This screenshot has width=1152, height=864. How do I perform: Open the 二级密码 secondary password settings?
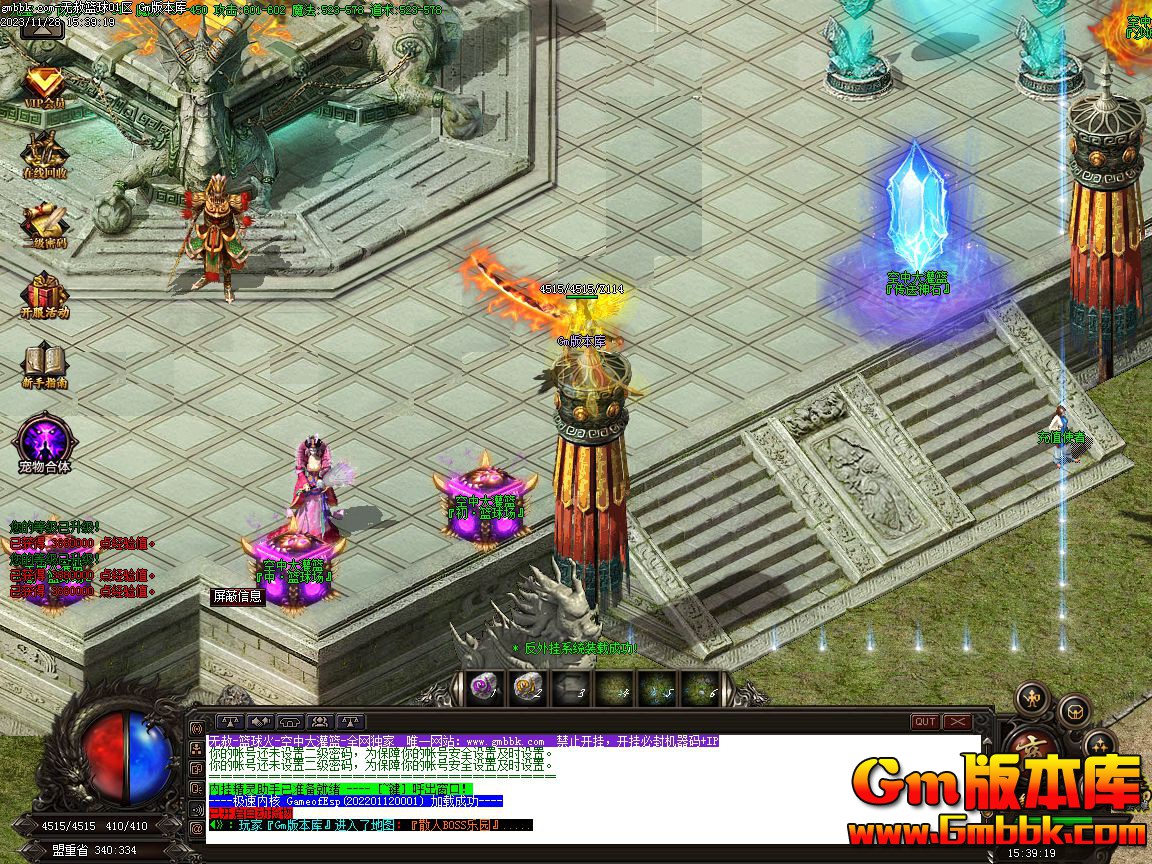pos(44,223)
